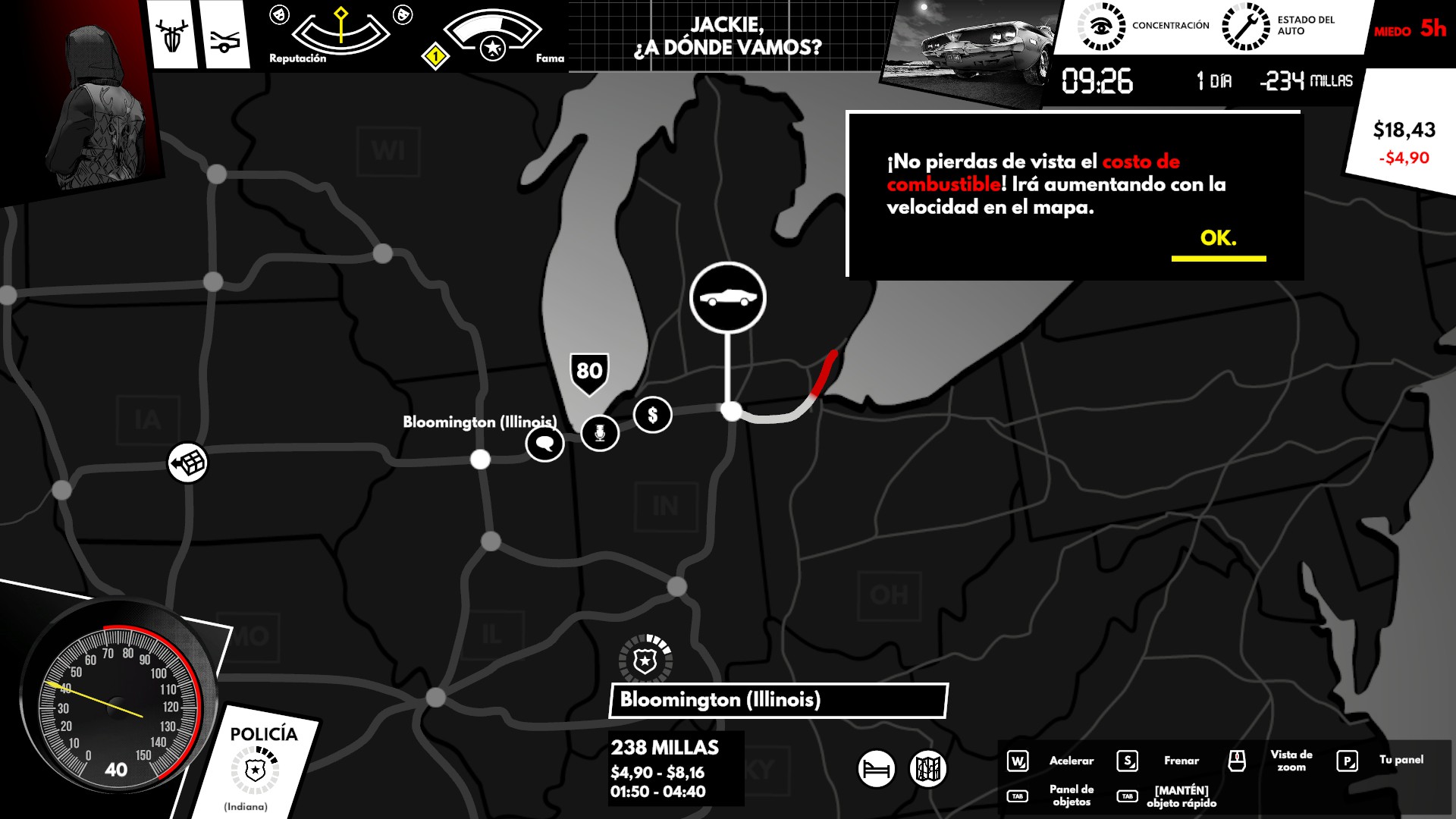Select the microphone map marker
This screenshot has height=819, width=1456.
tap(600, 433)
